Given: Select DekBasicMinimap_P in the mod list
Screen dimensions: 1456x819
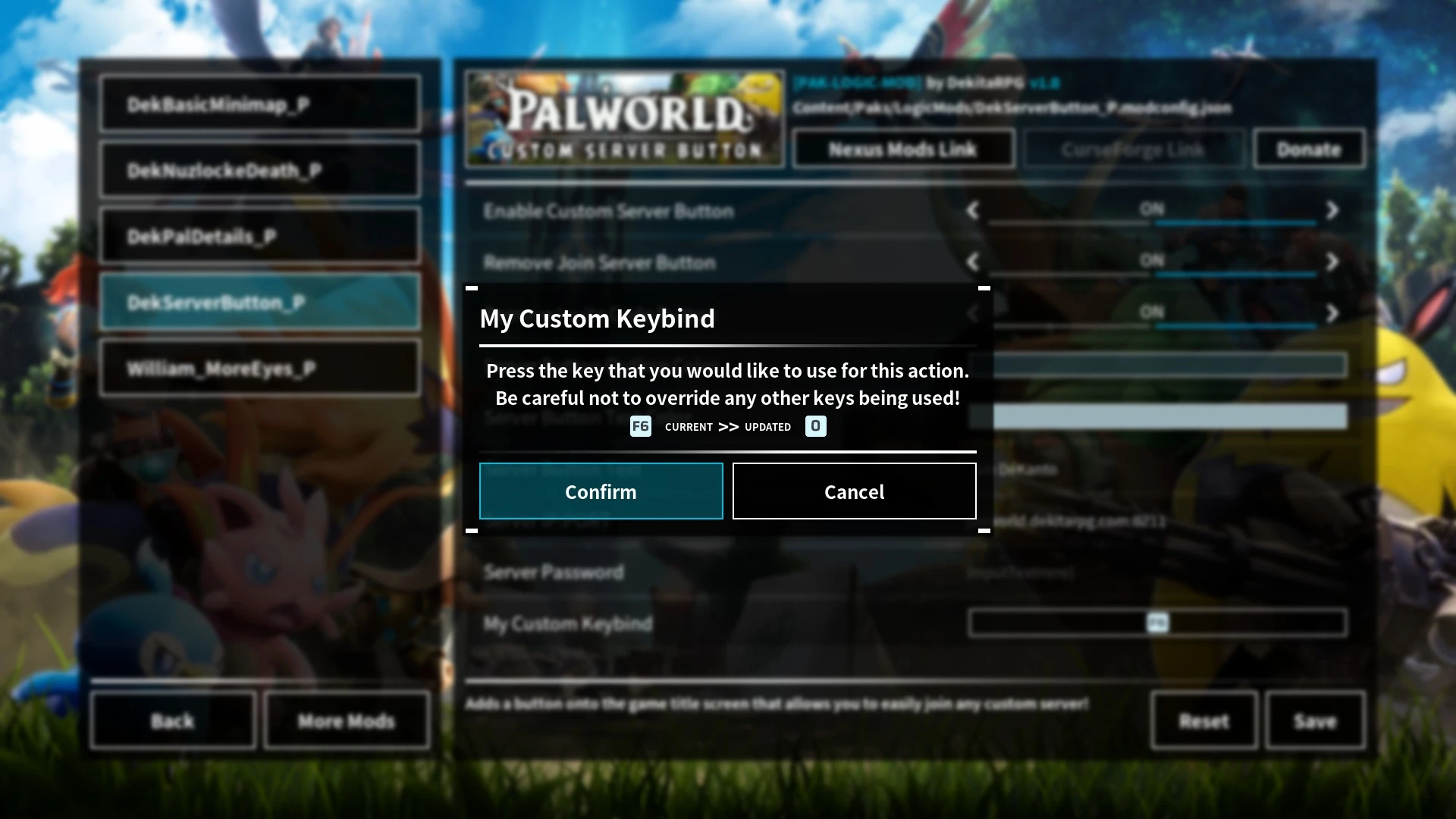Looking at the screenshot, I should [258, 104].
